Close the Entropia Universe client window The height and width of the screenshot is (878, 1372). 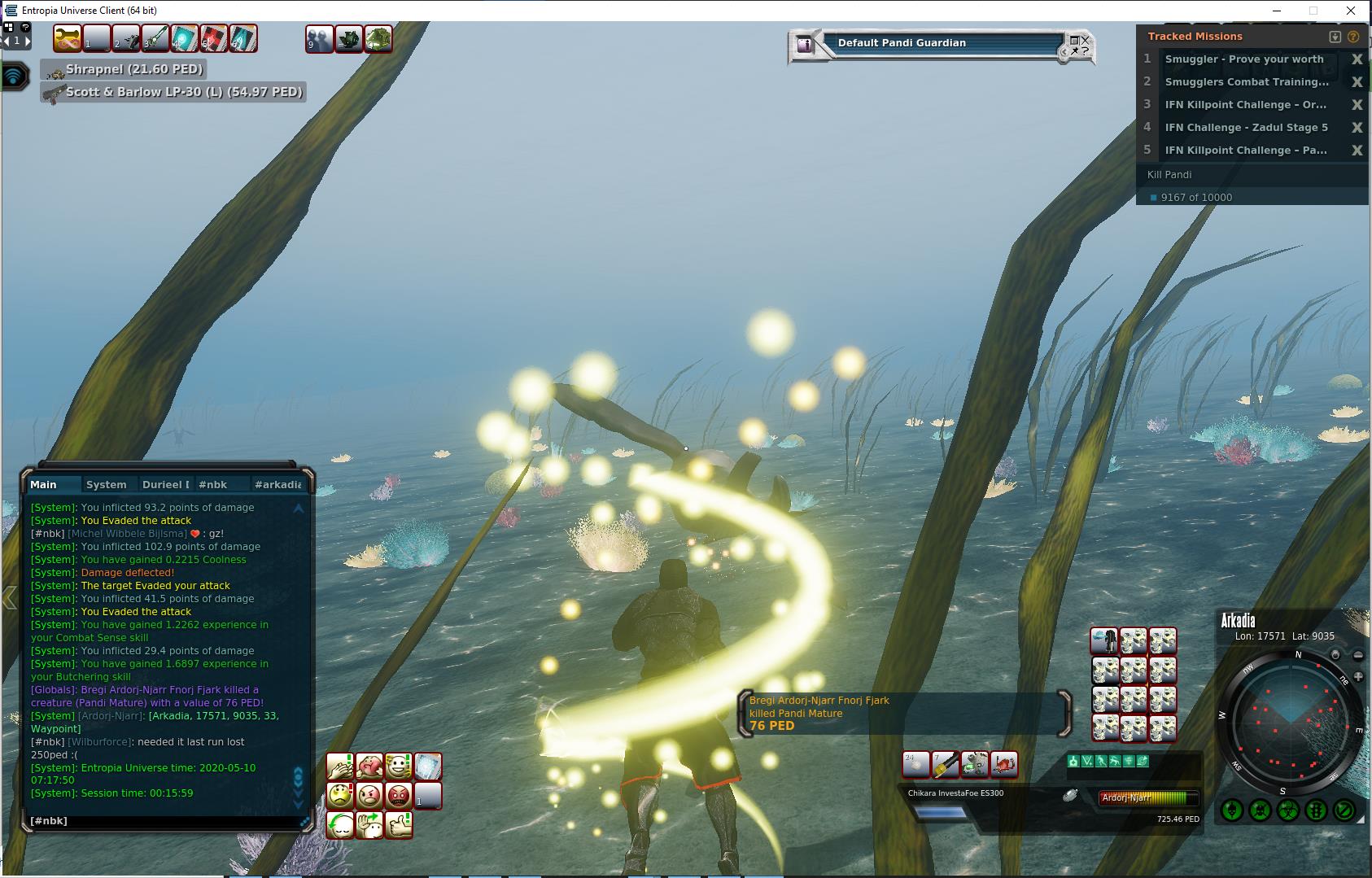pyautogui.click(x=1352, y=11)
